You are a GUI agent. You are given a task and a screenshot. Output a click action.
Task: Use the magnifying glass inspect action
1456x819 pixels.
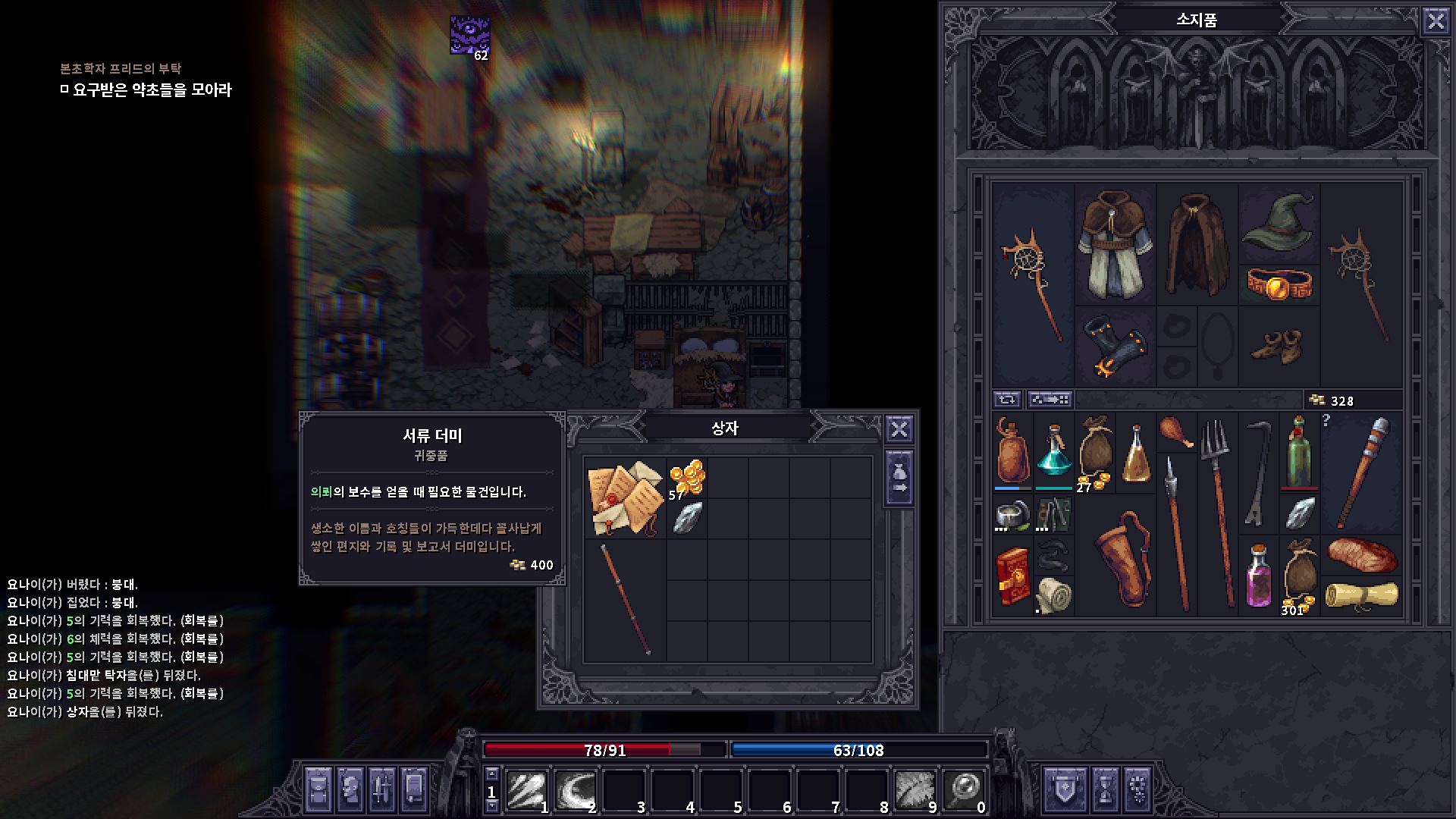click(965, 790)
